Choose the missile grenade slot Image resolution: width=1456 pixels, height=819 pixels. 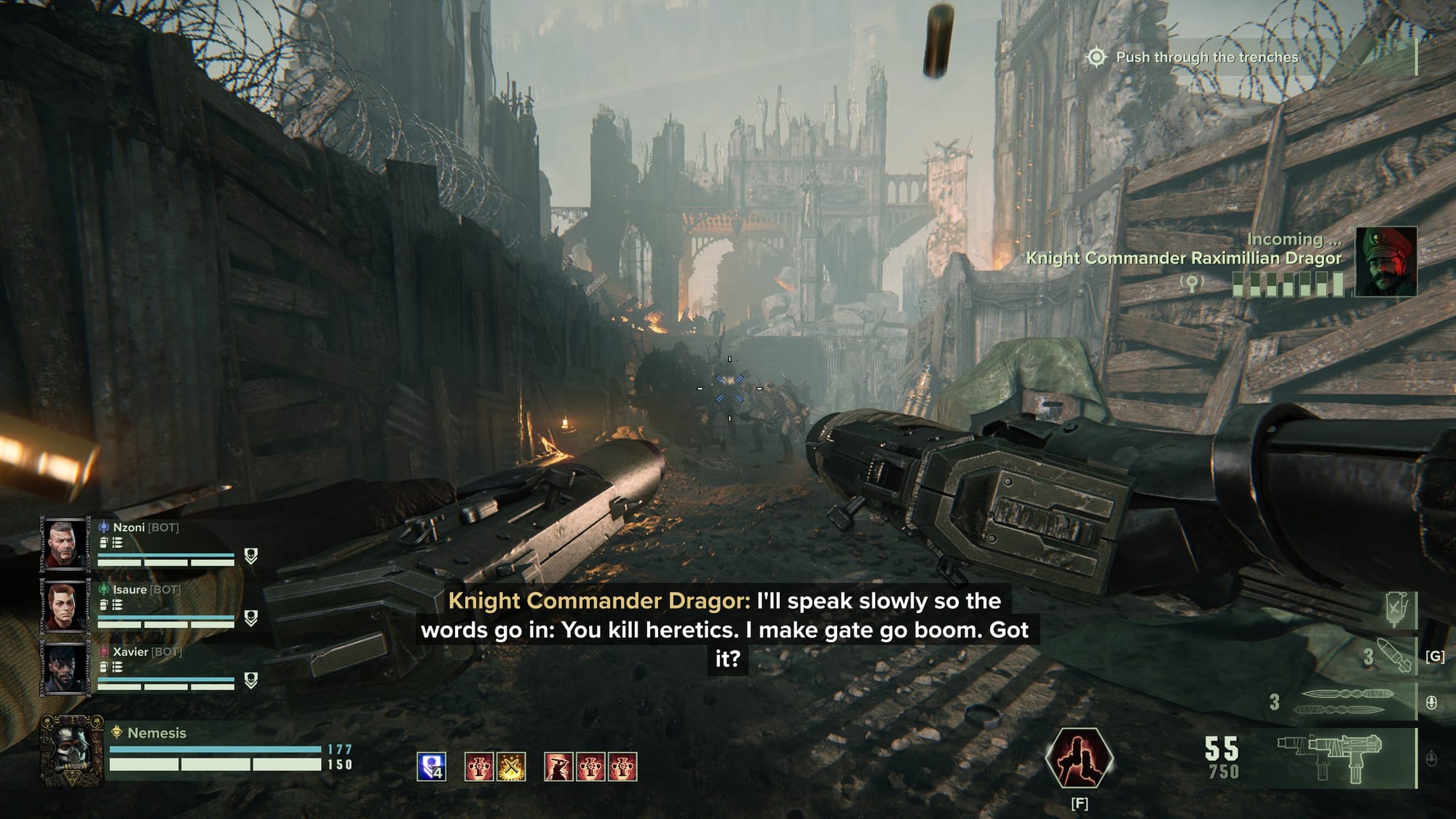[x=1394, y=655]
